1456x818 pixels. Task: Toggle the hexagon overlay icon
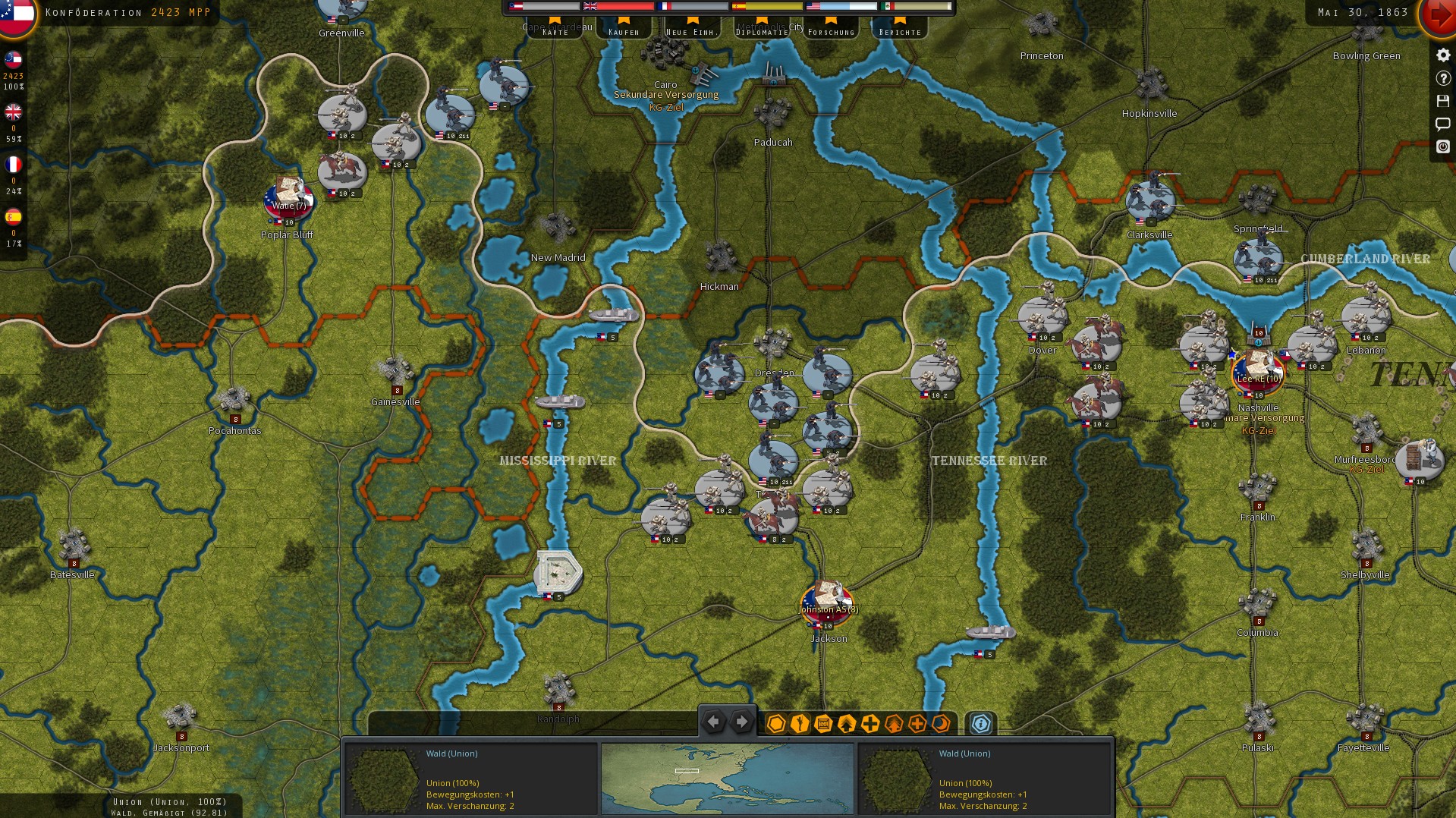pos(776,725)
